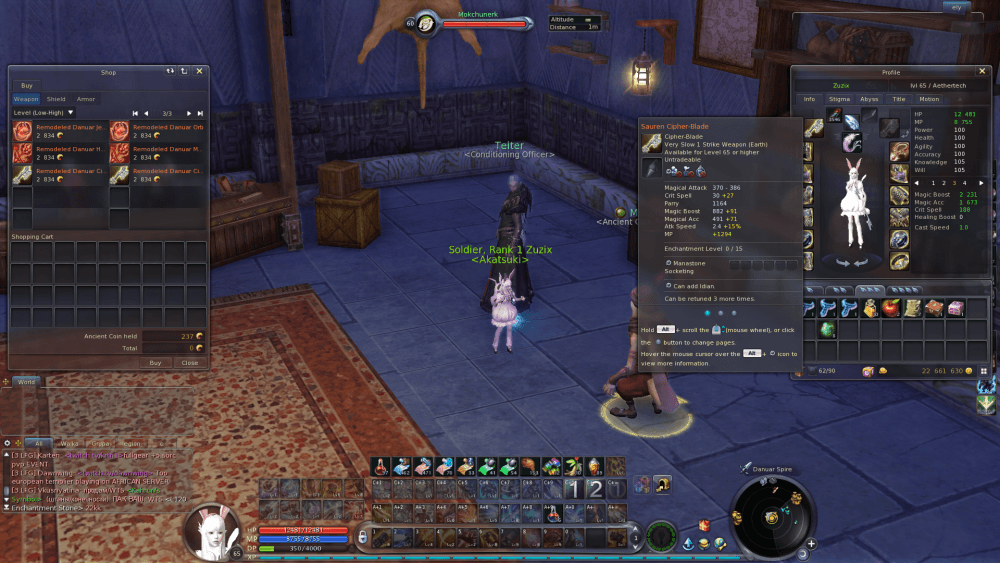Open the Abyss tab in Profile
Screen dimensions: 1000x563
point(869,99)
